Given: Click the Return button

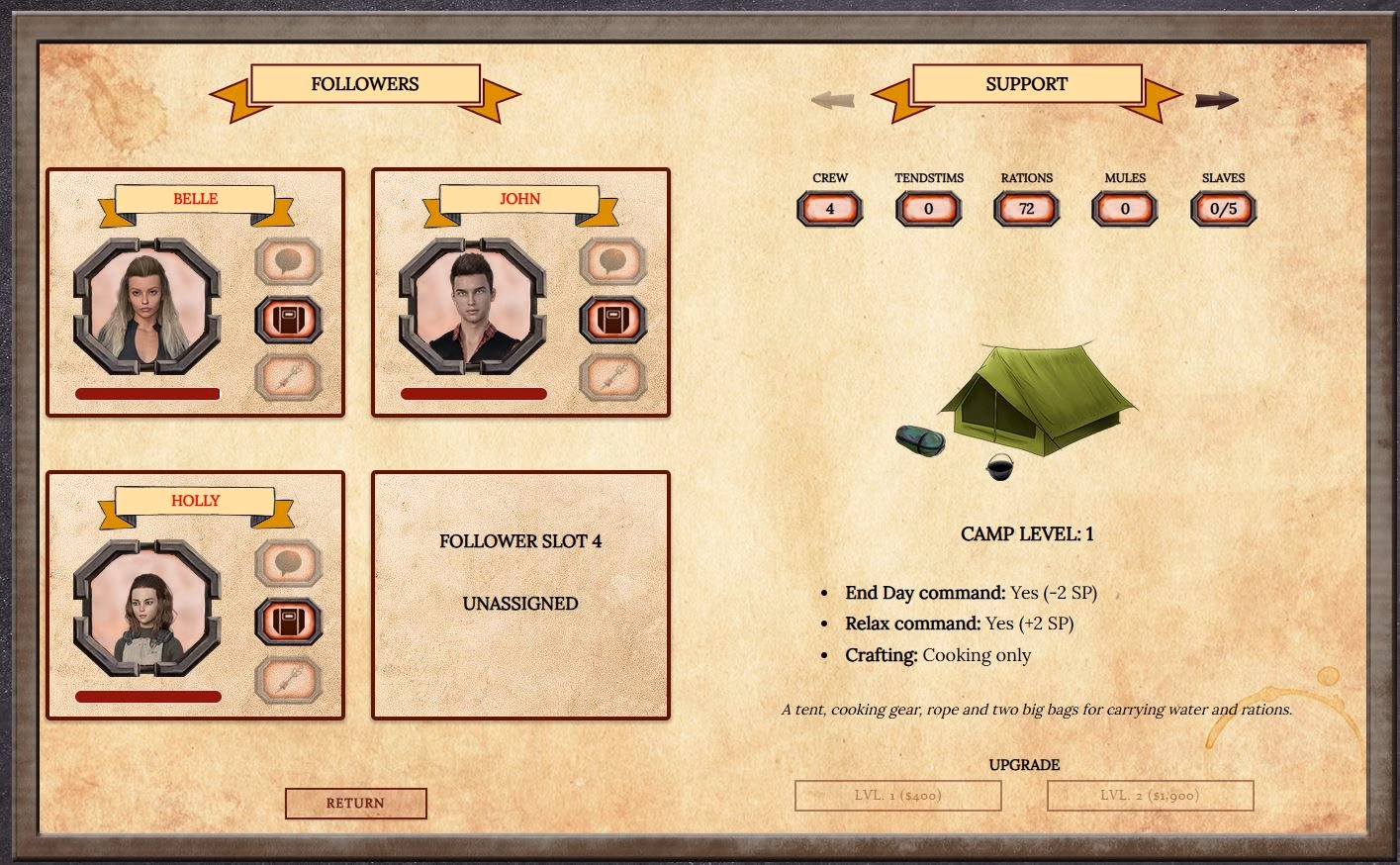Looking at the screenshot, I should [x=355, y=803].
